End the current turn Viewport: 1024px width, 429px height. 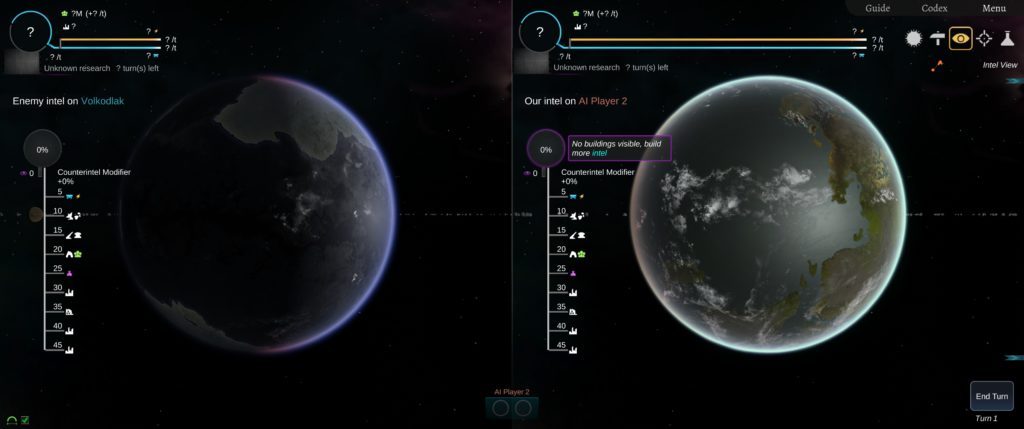992,396
